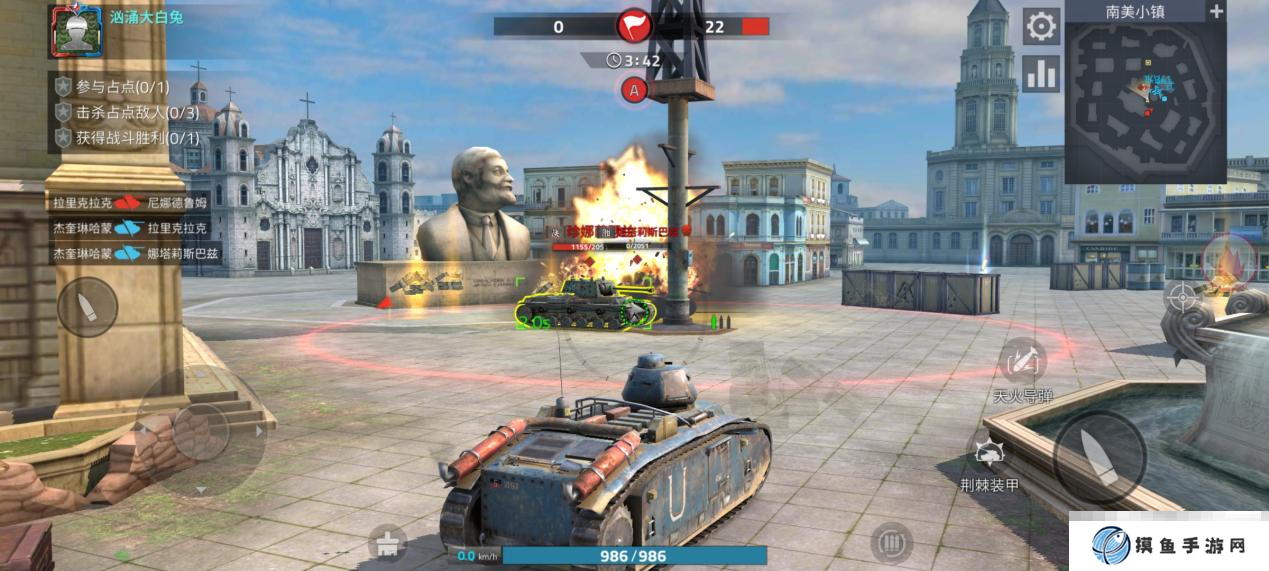This screenshot has width=1269, height=571.
Task: Toggle the crosshair aiming mode
Action: tap(1182, 296)
